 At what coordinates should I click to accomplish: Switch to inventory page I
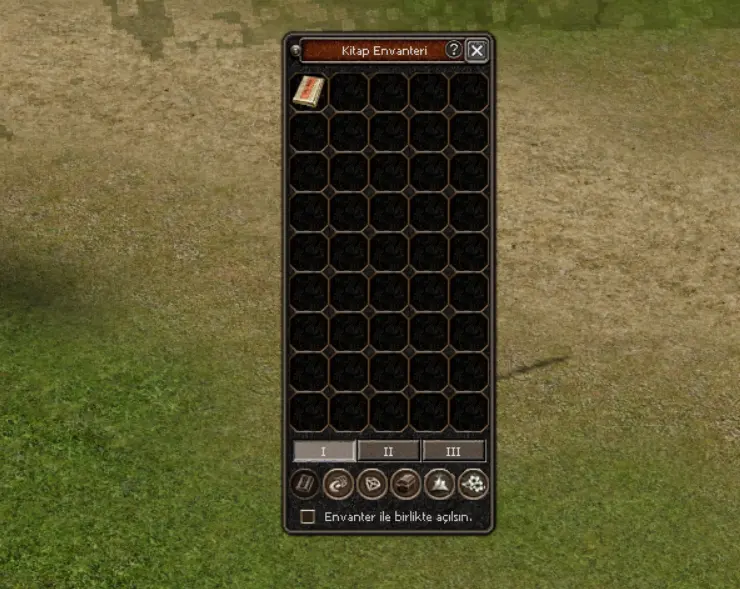323,451
